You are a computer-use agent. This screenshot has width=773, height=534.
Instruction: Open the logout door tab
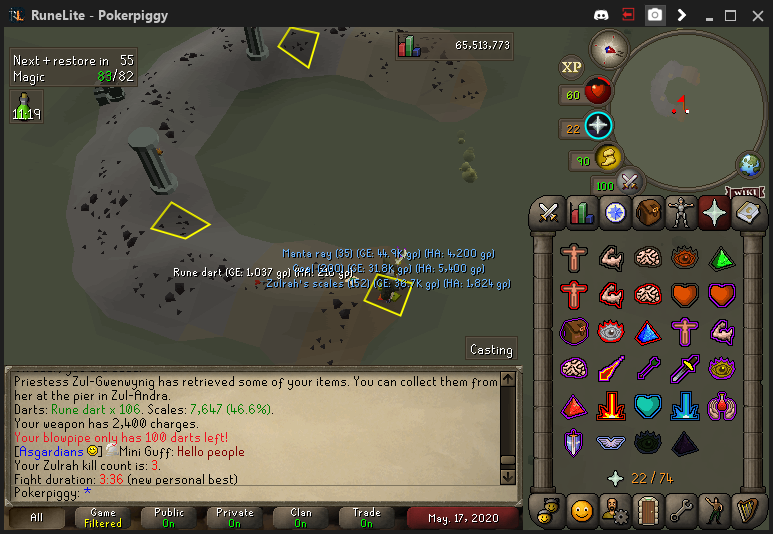tap(649, 509)
